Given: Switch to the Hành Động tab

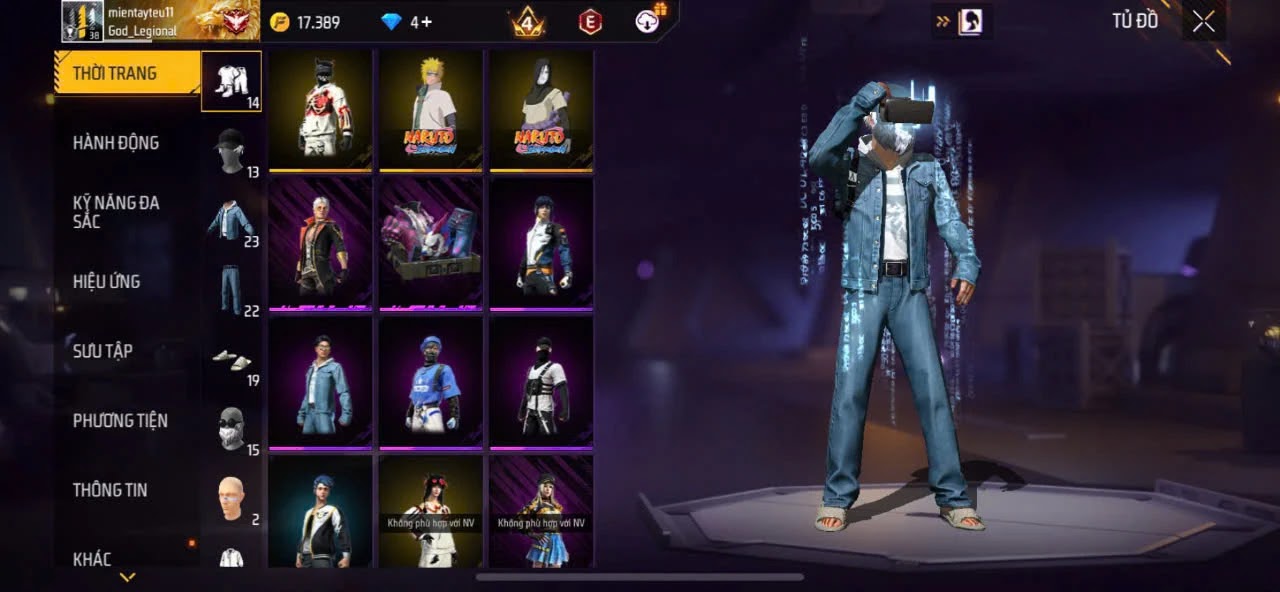Looking at the screenshot, I should tap(116, 143).
